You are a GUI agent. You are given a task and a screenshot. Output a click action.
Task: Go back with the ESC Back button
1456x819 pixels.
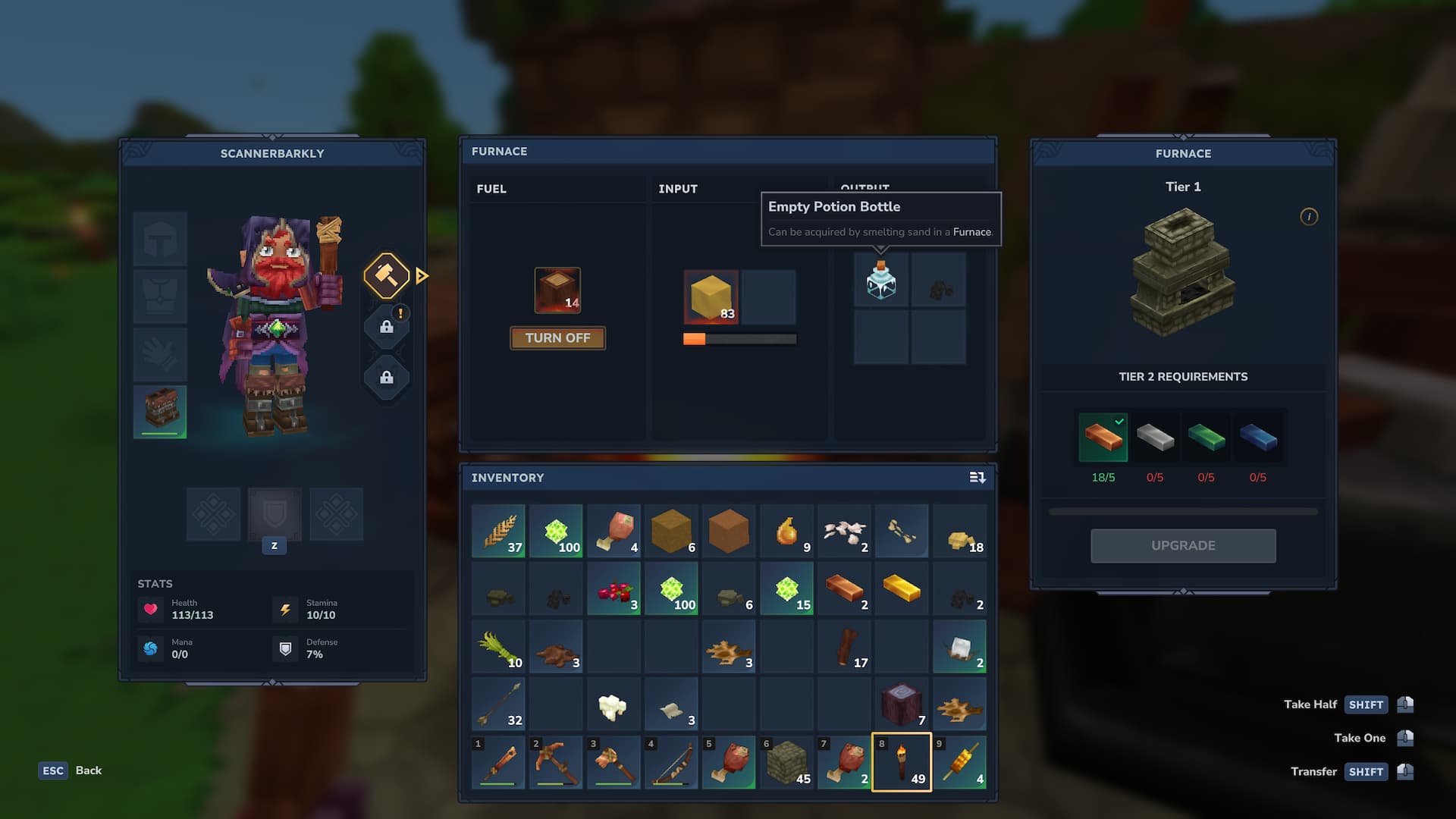[71, 770]
